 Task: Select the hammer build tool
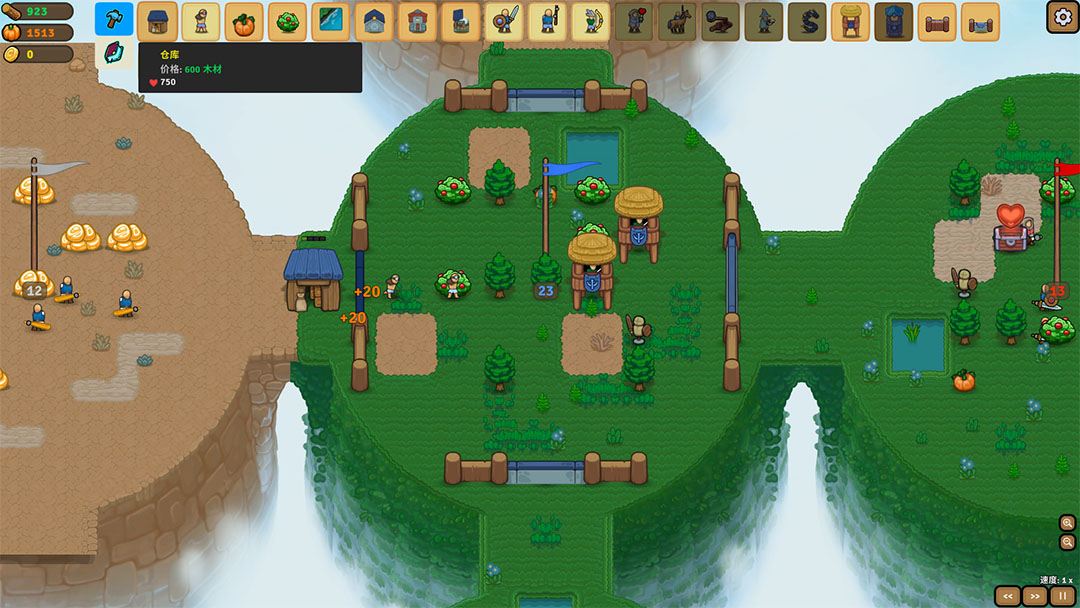coord(114,19)
